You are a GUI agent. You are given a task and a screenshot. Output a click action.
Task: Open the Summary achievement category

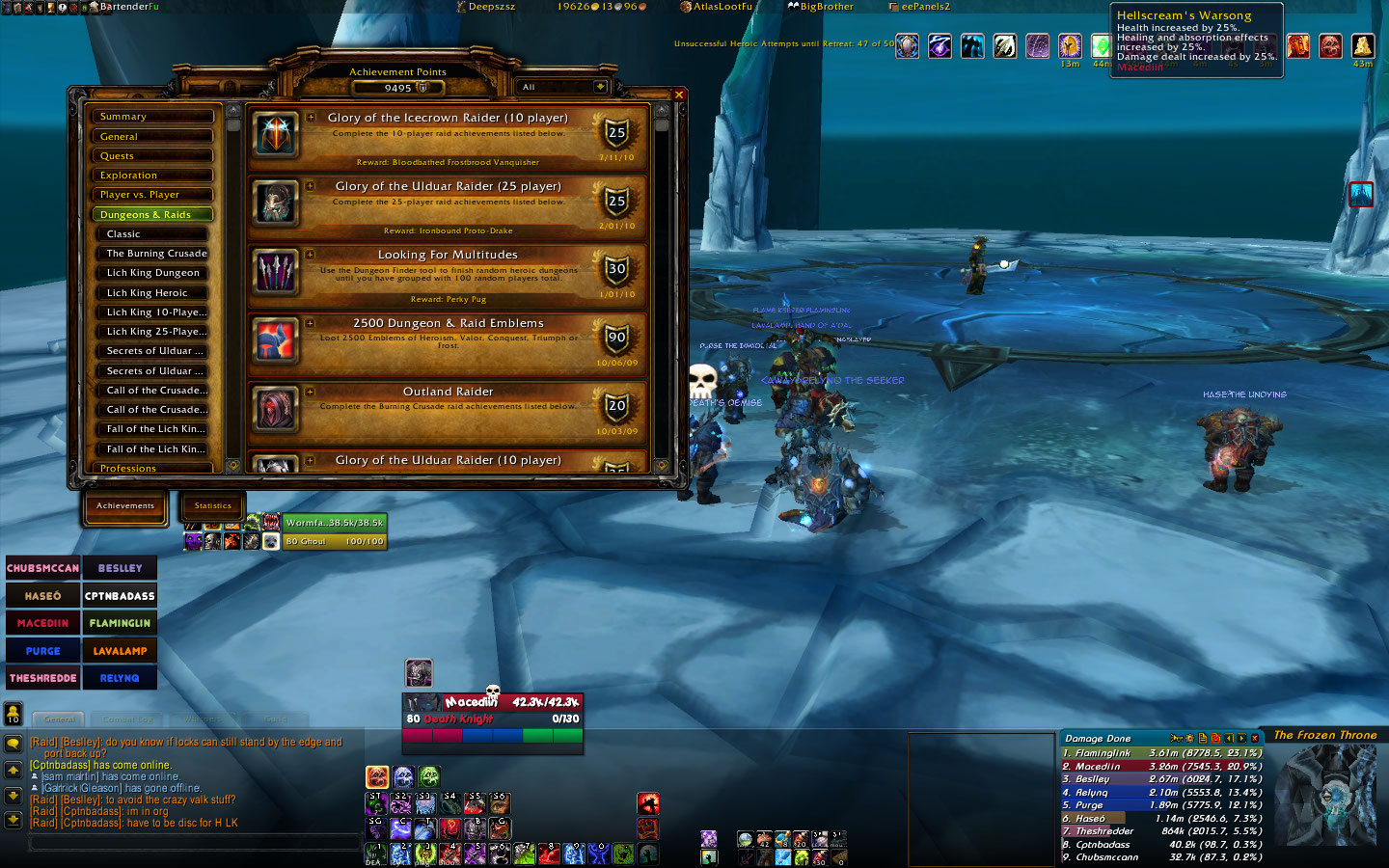click(152, 117)
